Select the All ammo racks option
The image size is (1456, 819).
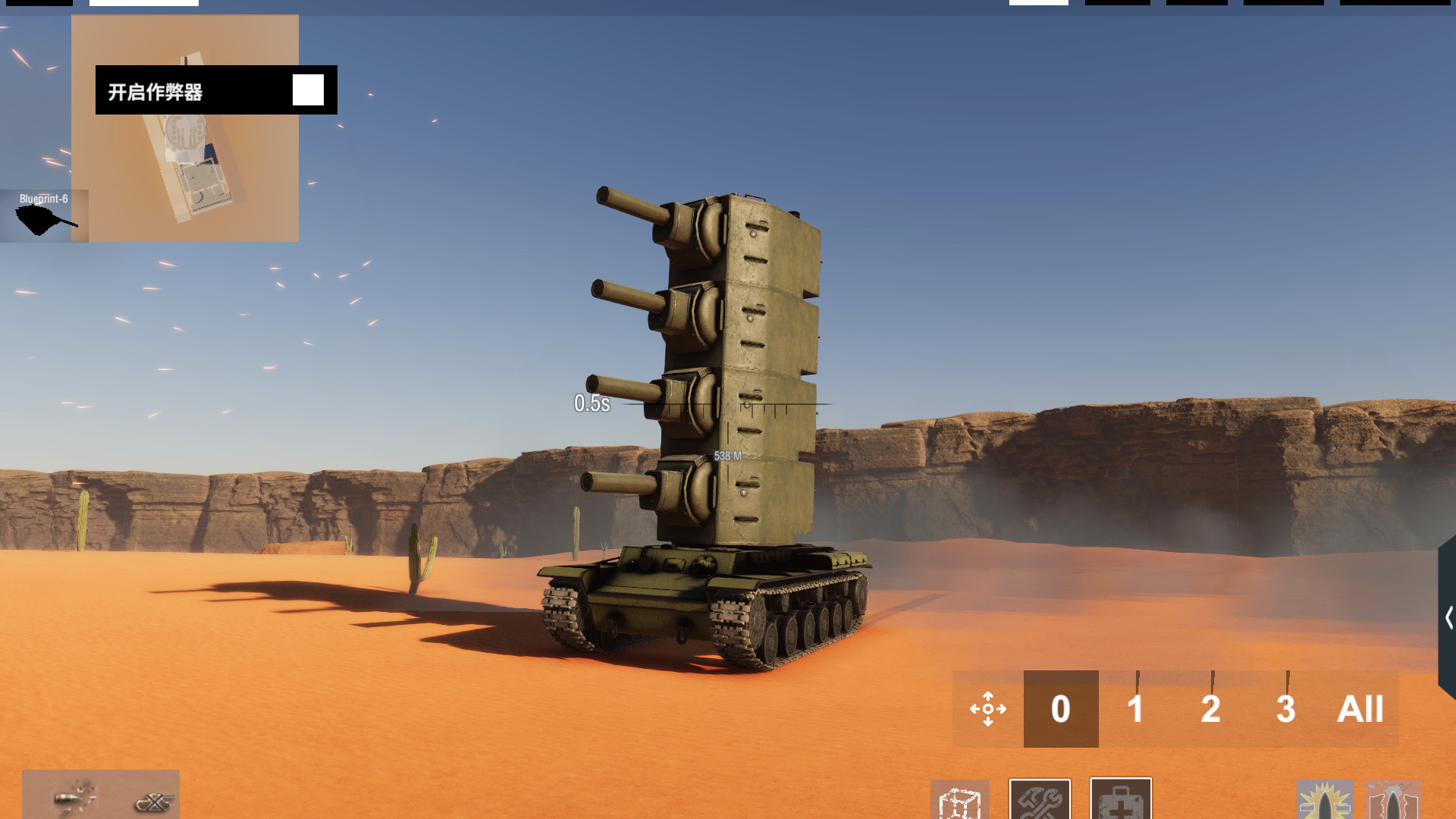click(1359, 711)
